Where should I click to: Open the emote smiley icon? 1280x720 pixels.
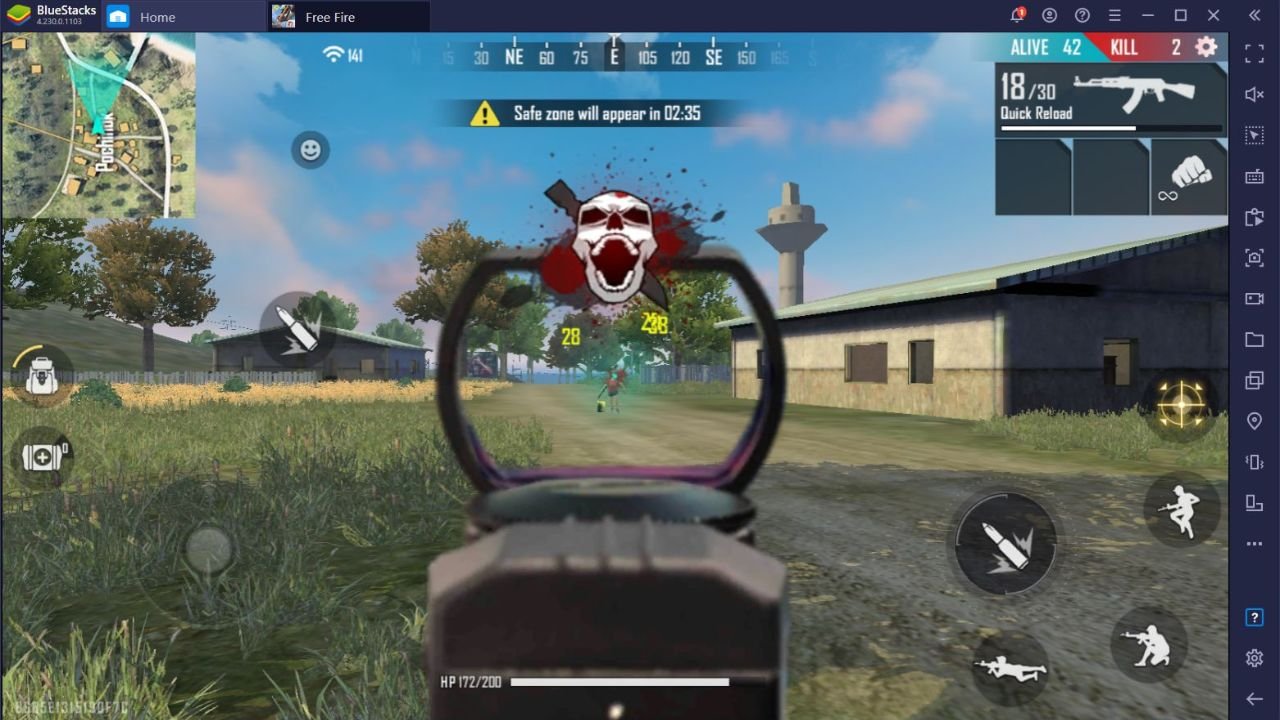click(308, 148)
